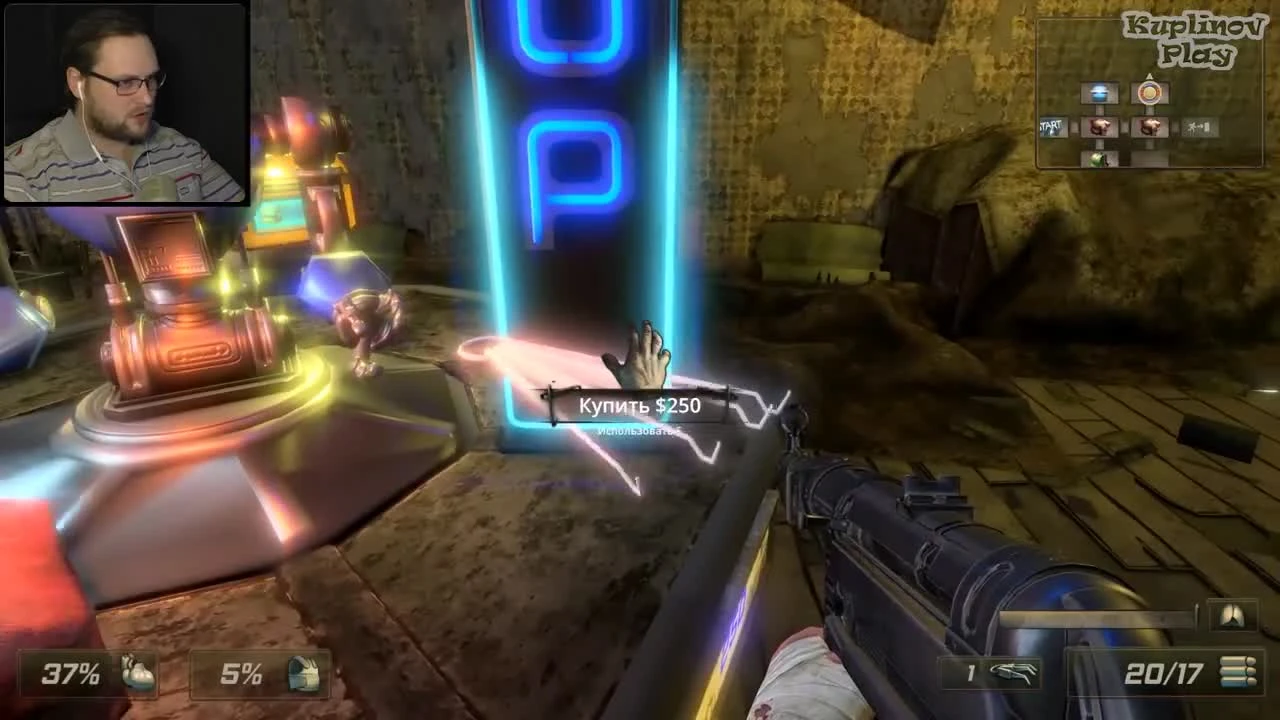Click the blue pickup icon on the minimap
1280x720 pixels.
pyautogui.click(x=1101, y=92)
